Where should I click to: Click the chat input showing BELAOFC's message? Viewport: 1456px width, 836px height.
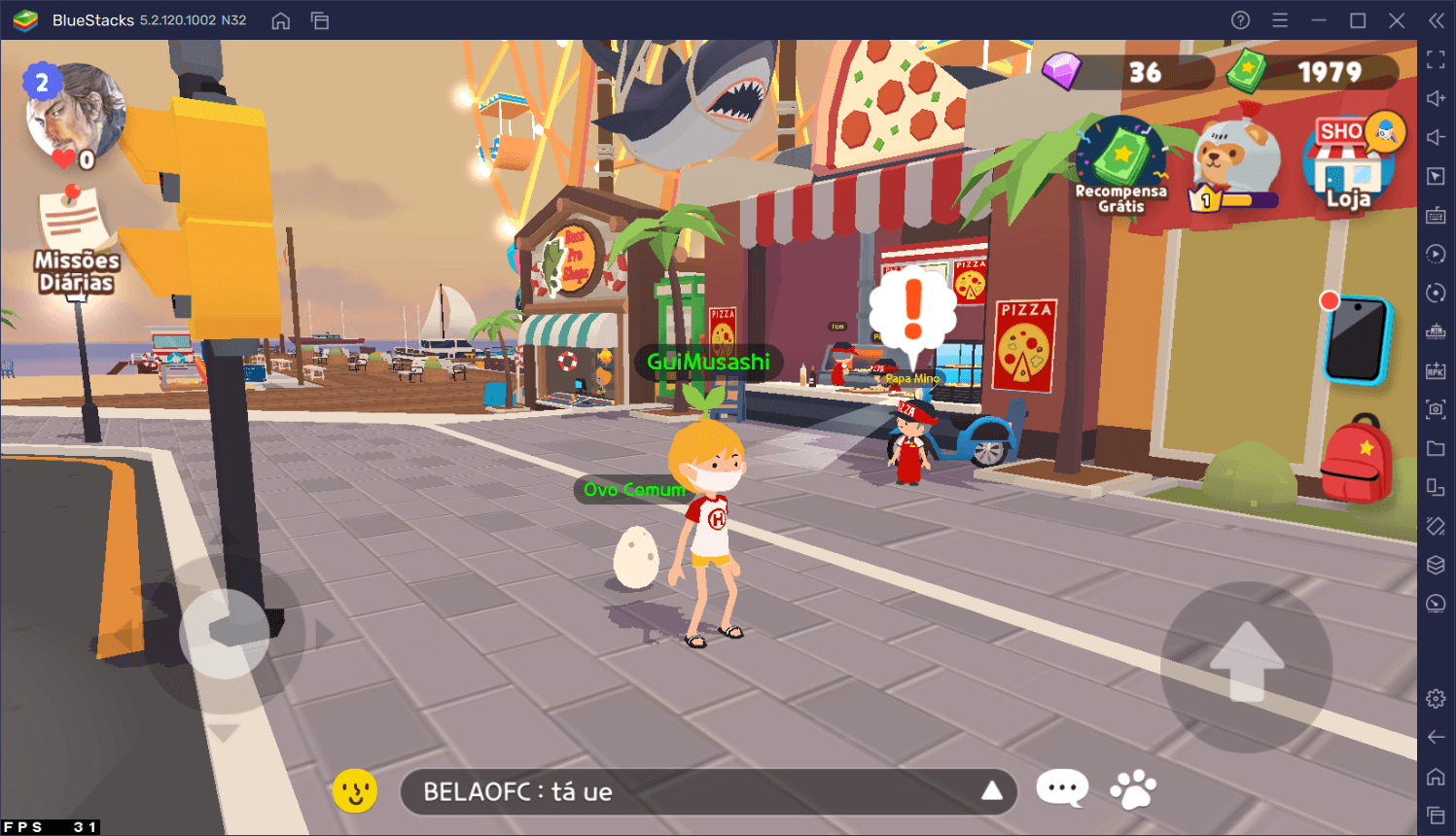click(x=681, y=791)
